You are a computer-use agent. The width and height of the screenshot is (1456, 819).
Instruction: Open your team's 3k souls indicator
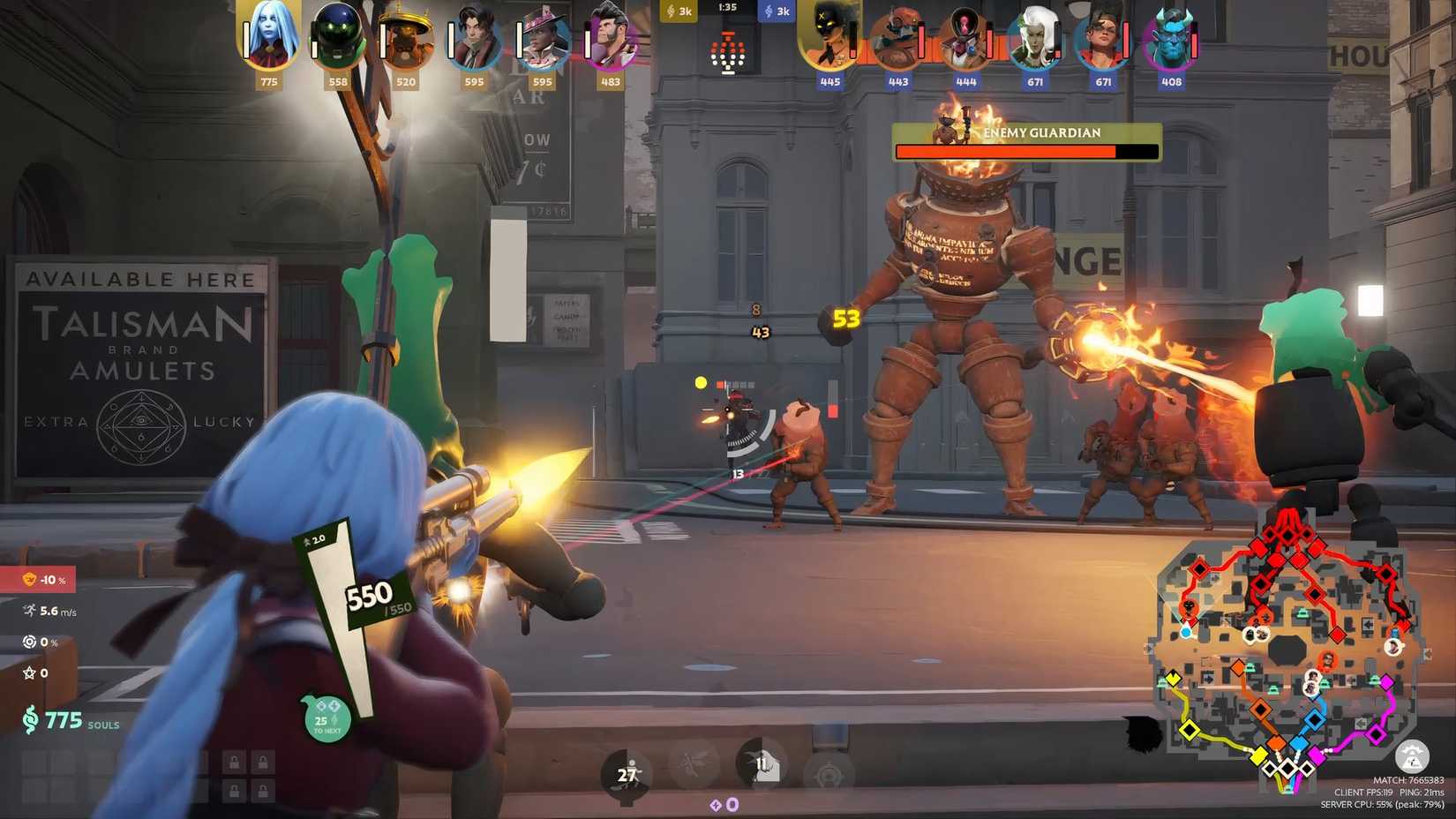point(679,11)
